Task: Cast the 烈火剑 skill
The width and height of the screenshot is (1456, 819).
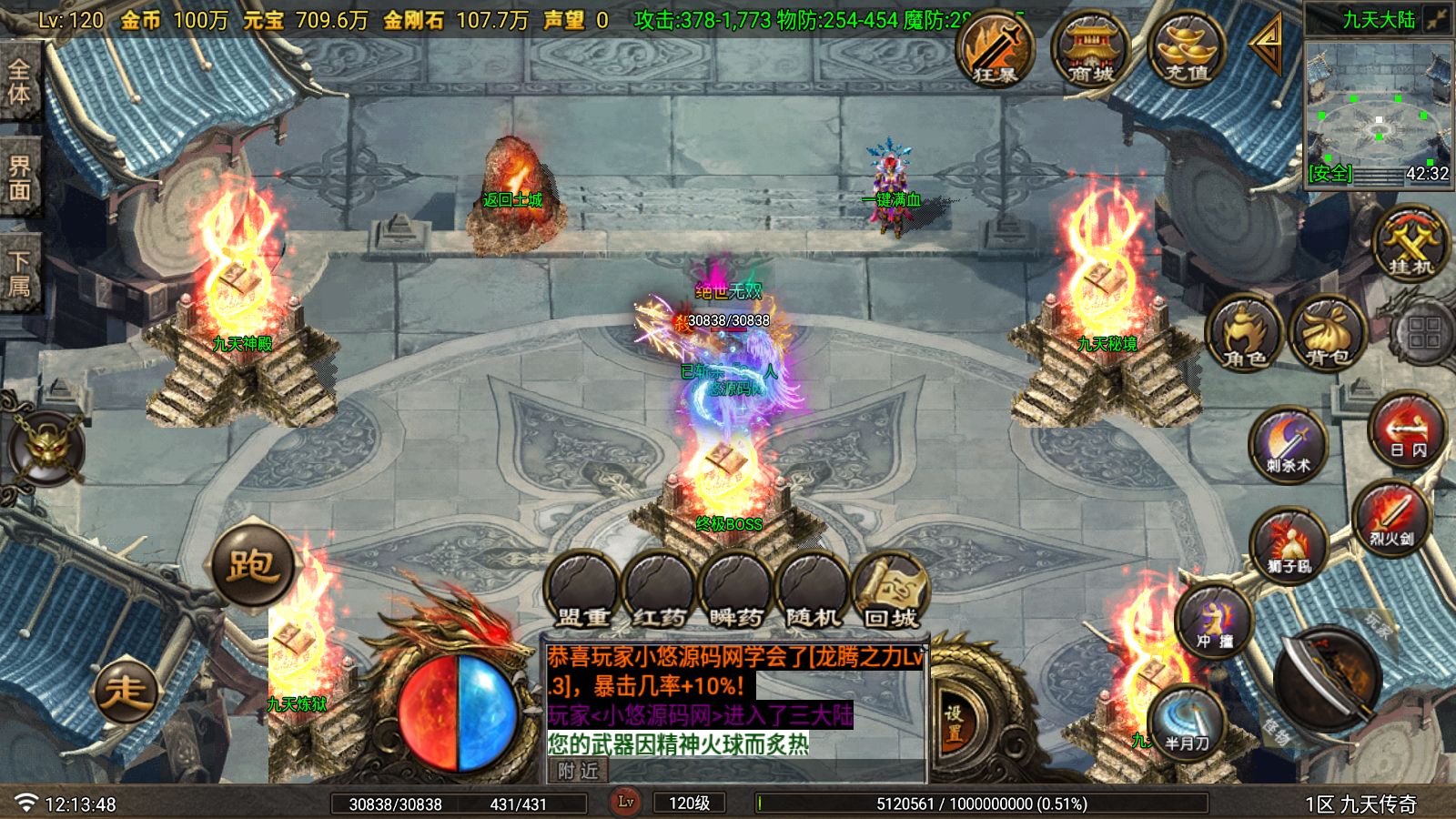Action: [1391, 517]
